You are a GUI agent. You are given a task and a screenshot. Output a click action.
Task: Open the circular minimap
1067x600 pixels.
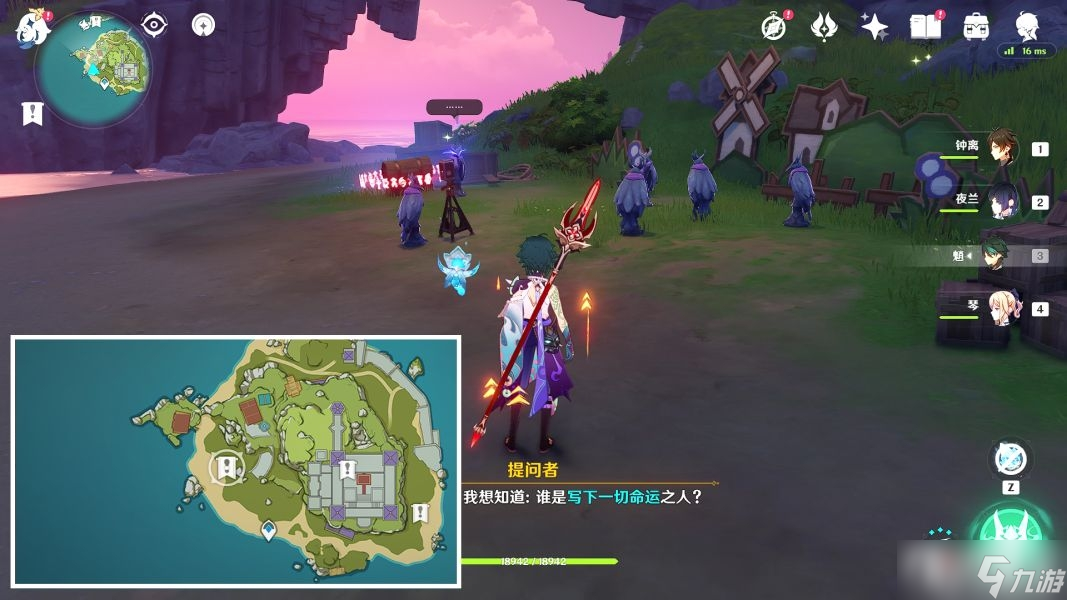pyautogui.click(x=93, y=69)
